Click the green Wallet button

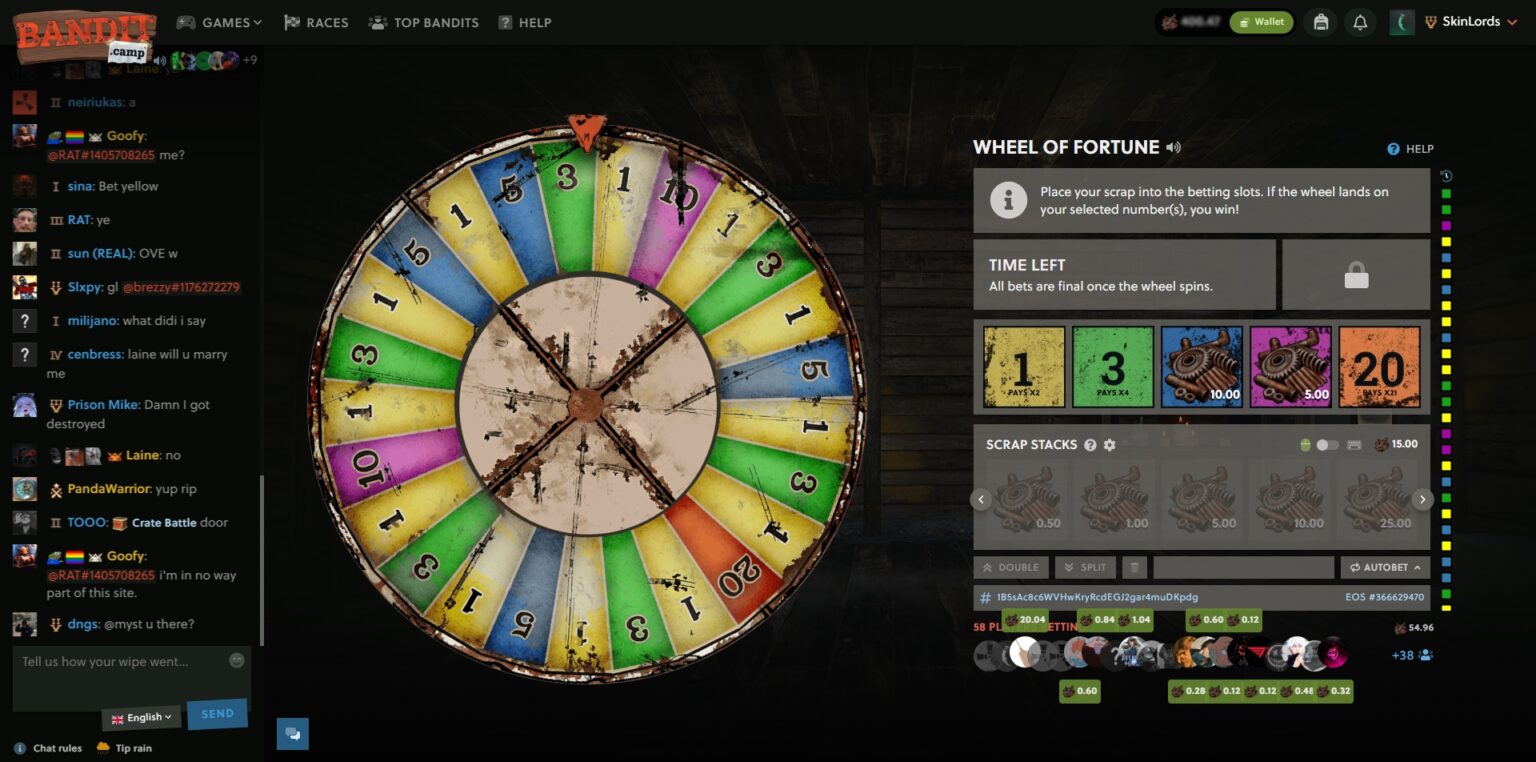click(1261, 22)
